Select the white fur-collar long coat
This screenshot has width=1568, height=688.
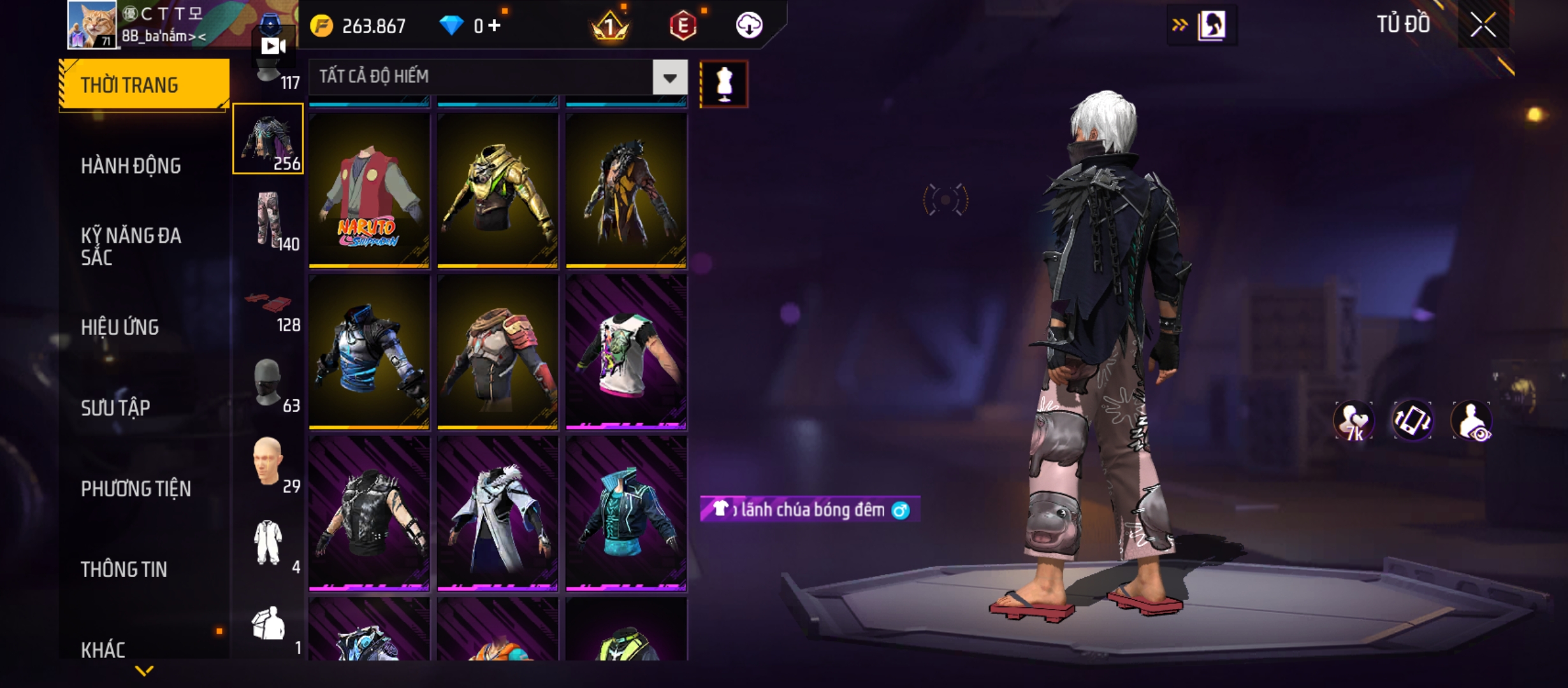tap(498, 513)
